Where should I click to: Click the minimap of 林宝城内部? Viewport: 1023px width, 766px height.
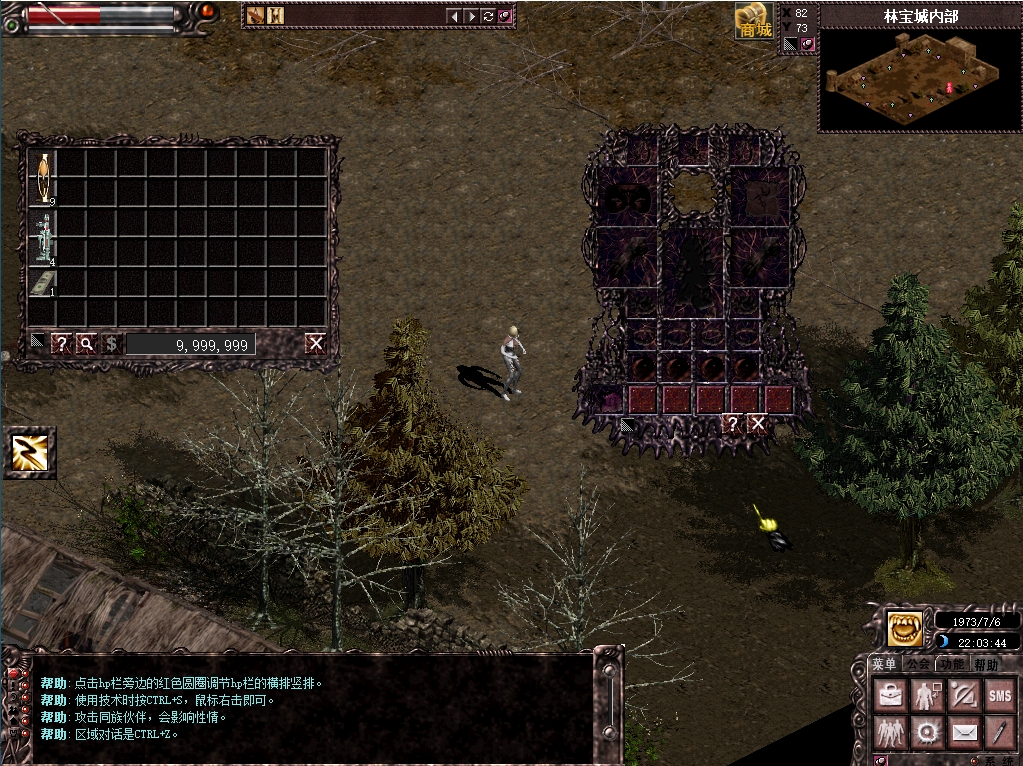coord(918,81)
